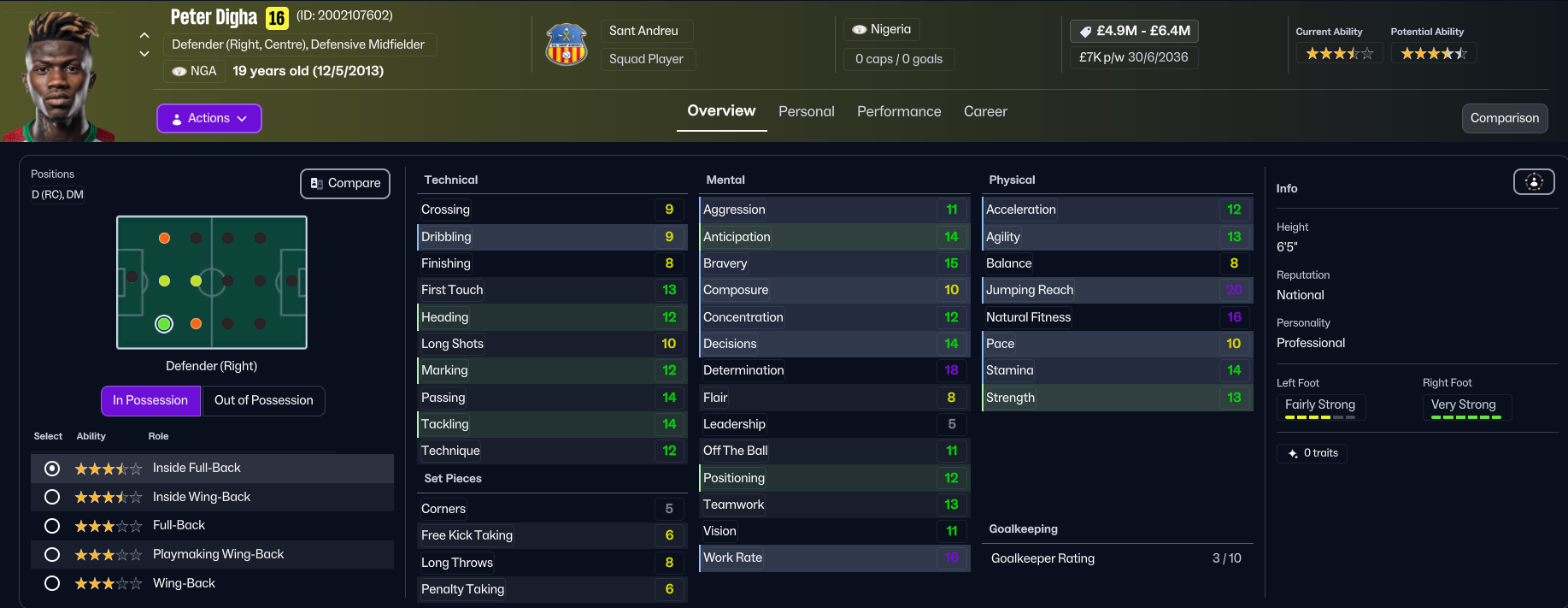This screenshot has height=608, width=1568.
Task: Select the Inside Full-Back role
Action: click(52, 468)
